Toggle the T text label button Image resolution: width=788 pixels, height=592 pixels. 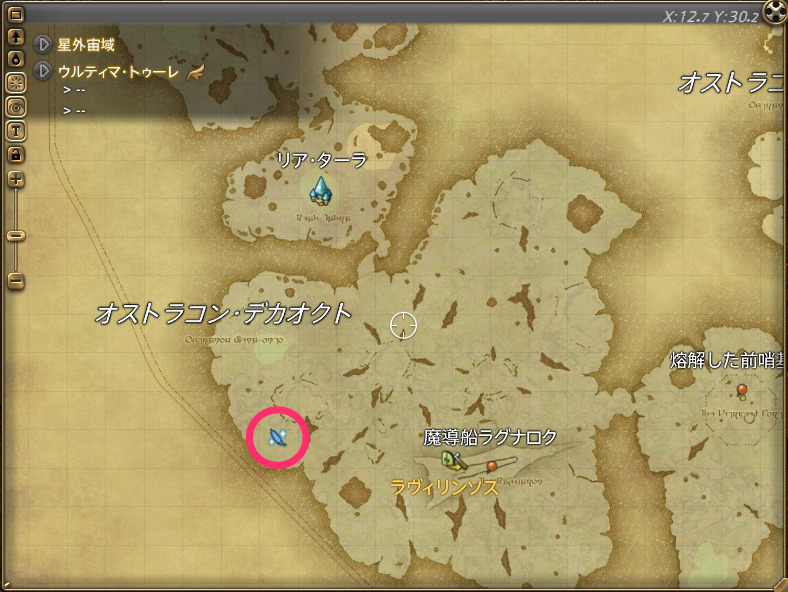pos(16,129)
